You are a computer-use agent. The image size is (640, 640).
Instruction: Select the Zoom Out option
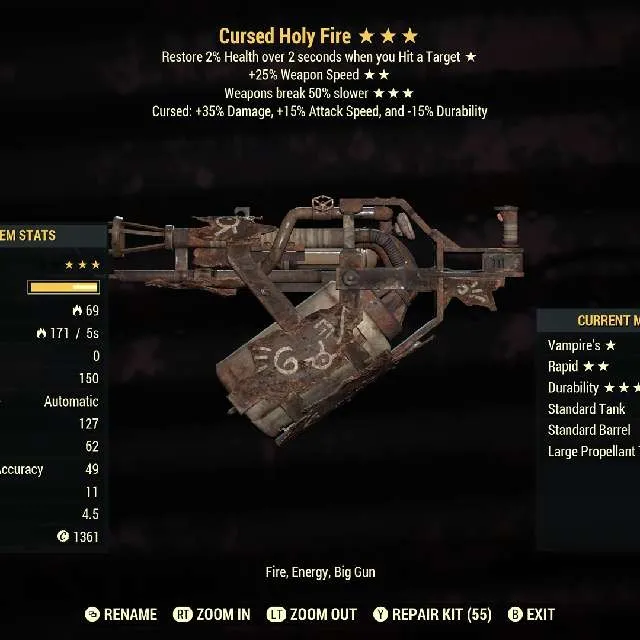(x=312, y=614)
